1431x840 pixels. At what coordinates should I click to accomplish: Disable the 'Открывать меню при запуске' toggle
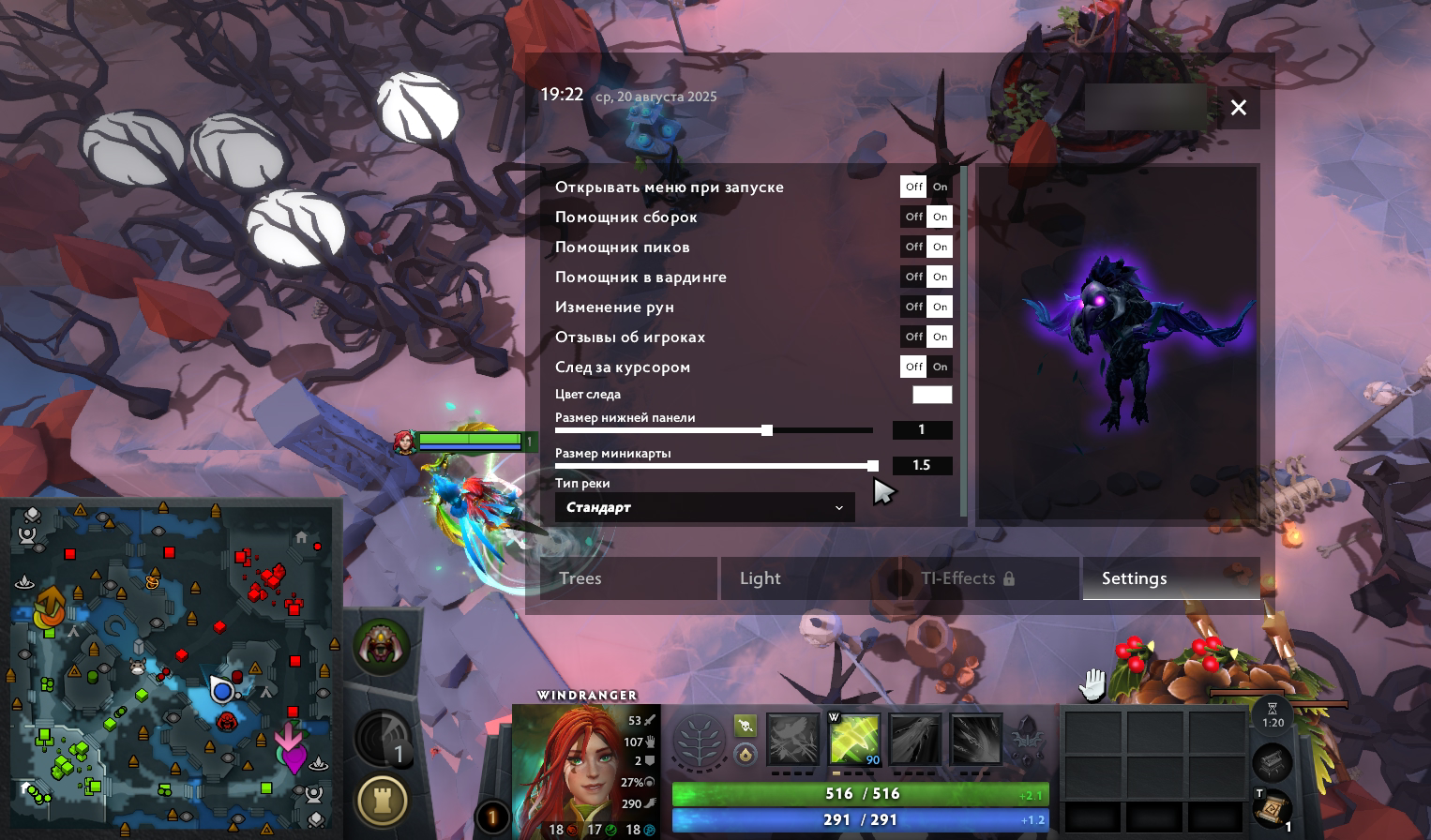(x=912, y=187)
